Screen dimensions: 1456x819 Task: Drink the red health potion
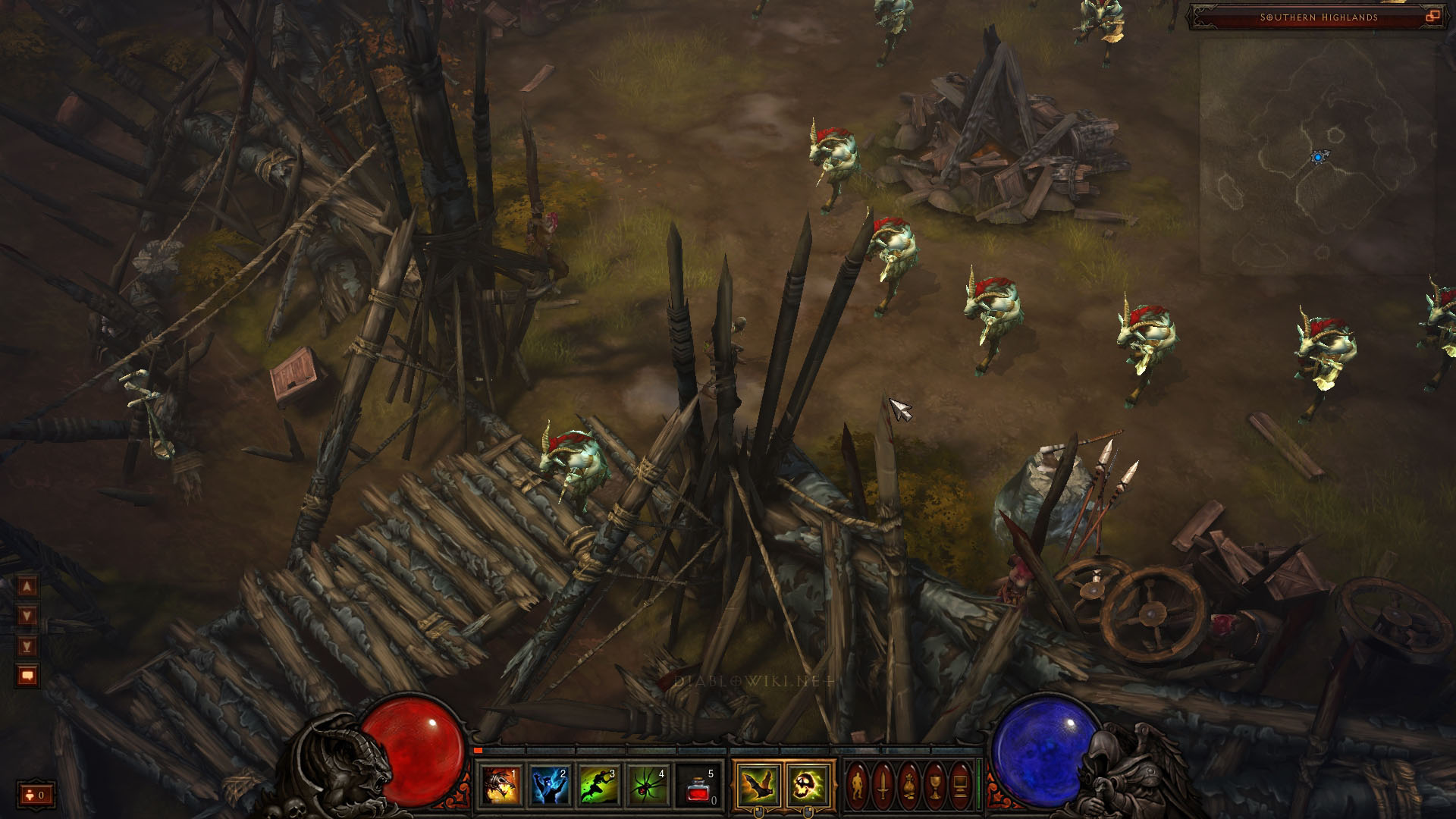[699, 786]
